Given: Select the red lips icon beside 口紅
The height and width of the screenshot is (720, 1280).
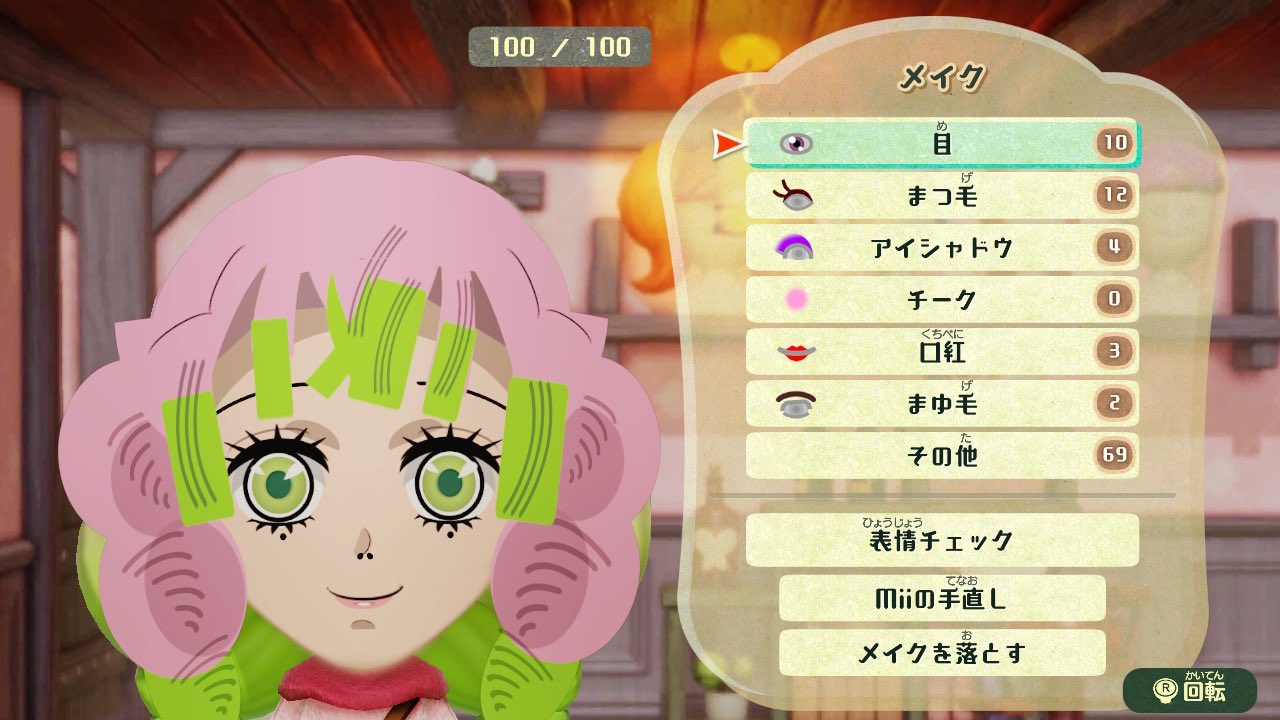Looking at the screenshot, I should [793, 351].
